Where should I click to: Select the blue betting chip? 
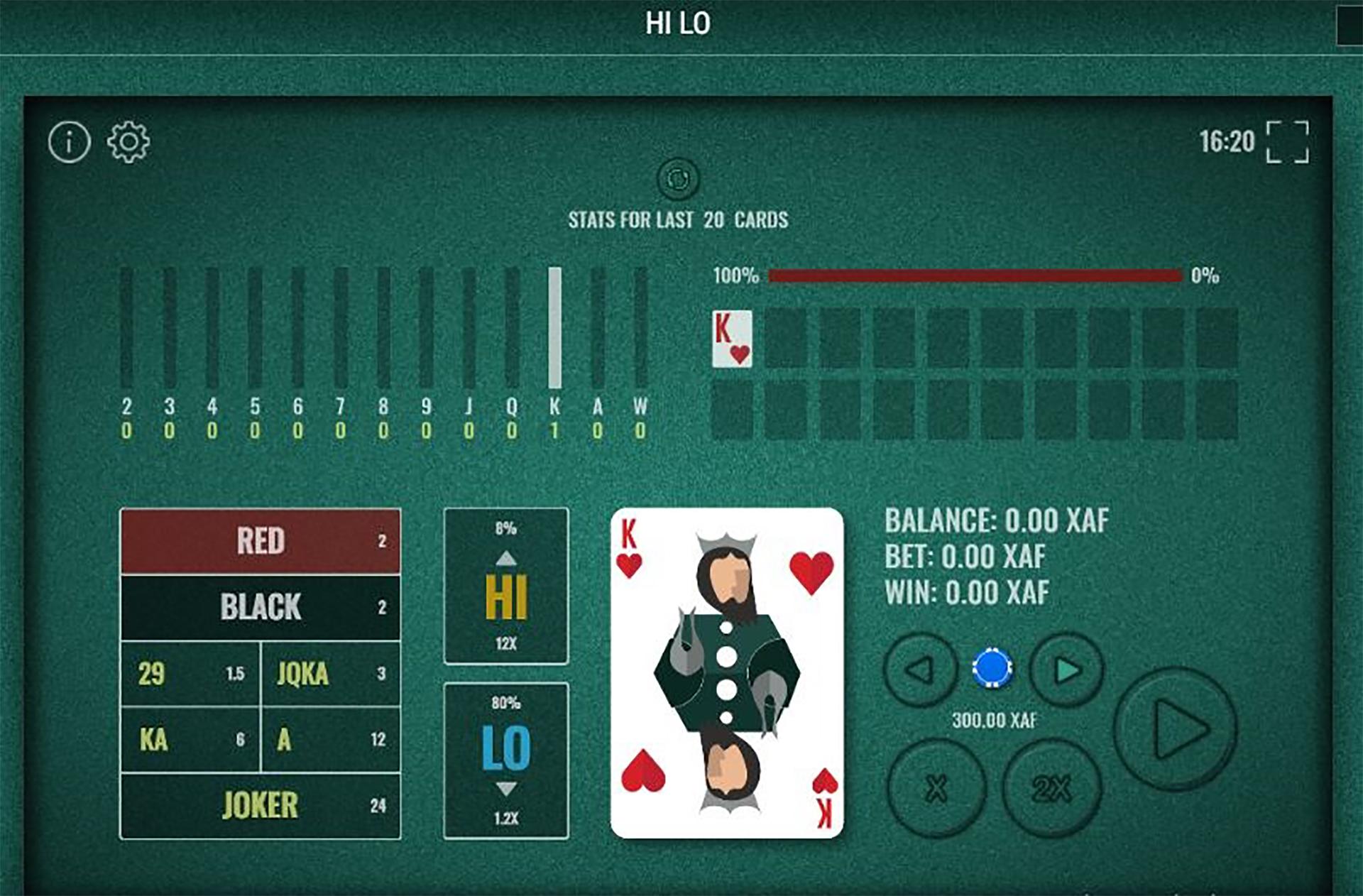point(992,668)
